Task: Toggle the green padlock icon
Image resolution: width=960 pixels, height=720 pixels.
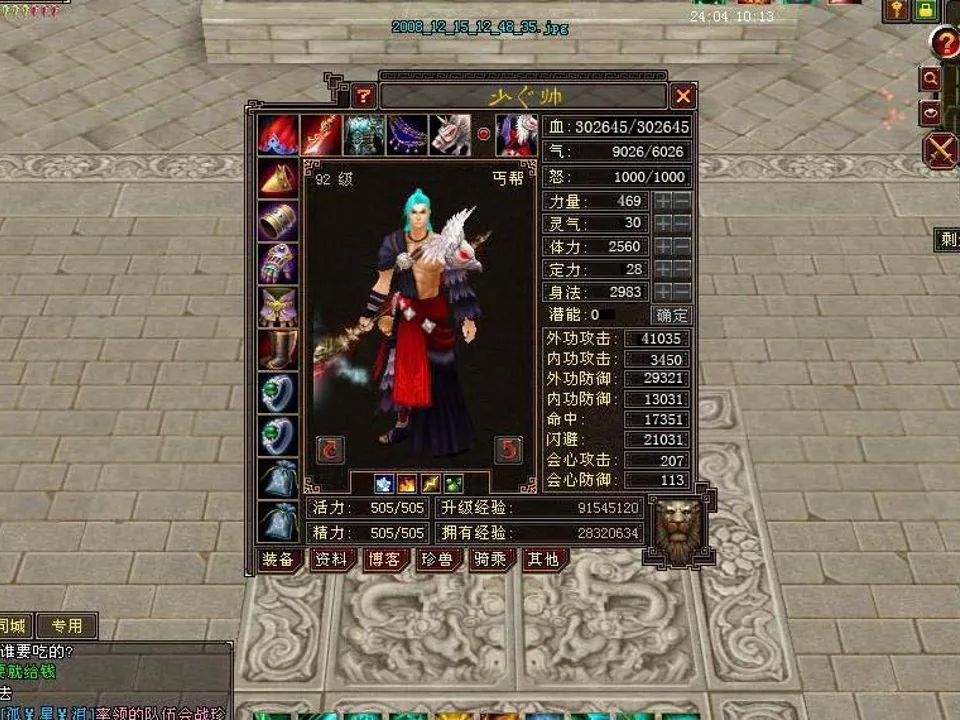Action: [x=925, y=10]
